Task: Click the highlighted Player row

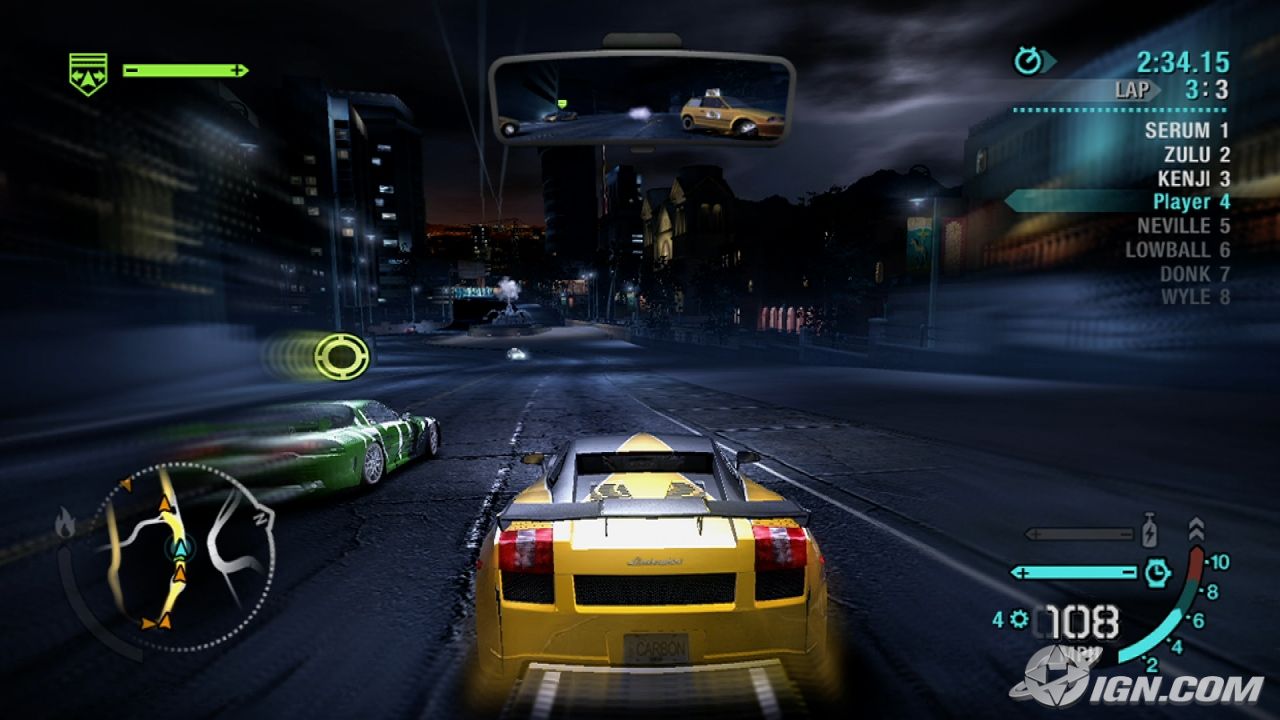Action: (1190, 202)
